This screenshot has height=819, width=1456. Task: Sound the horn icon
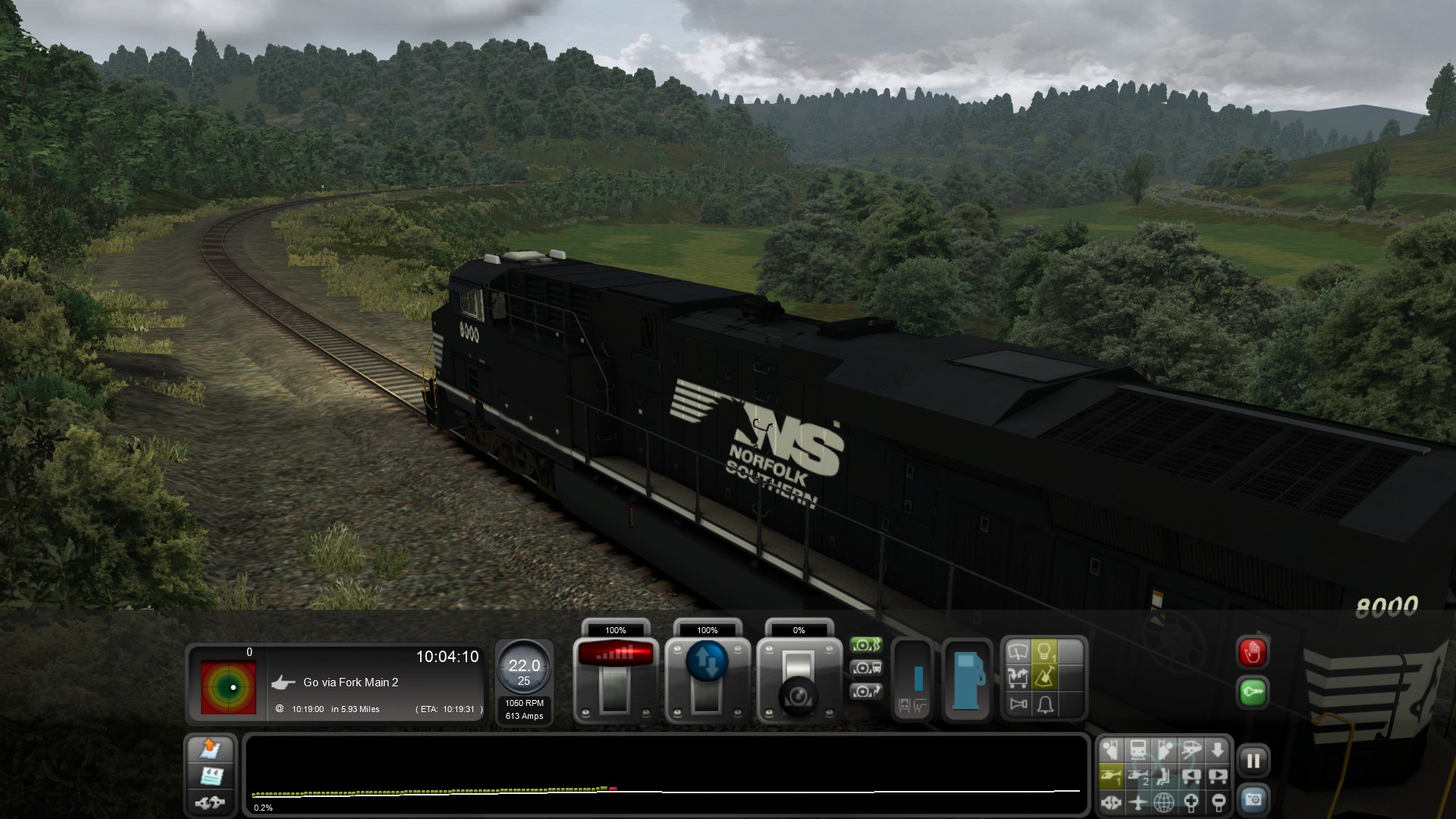1018,704
